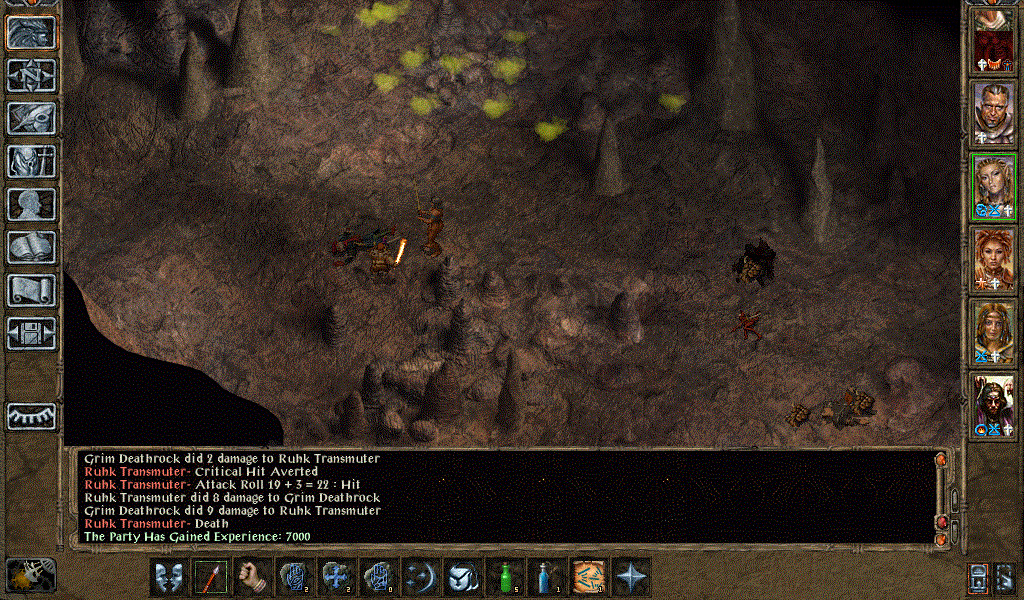Use the green potion quick item

click(x=506, y=577)
